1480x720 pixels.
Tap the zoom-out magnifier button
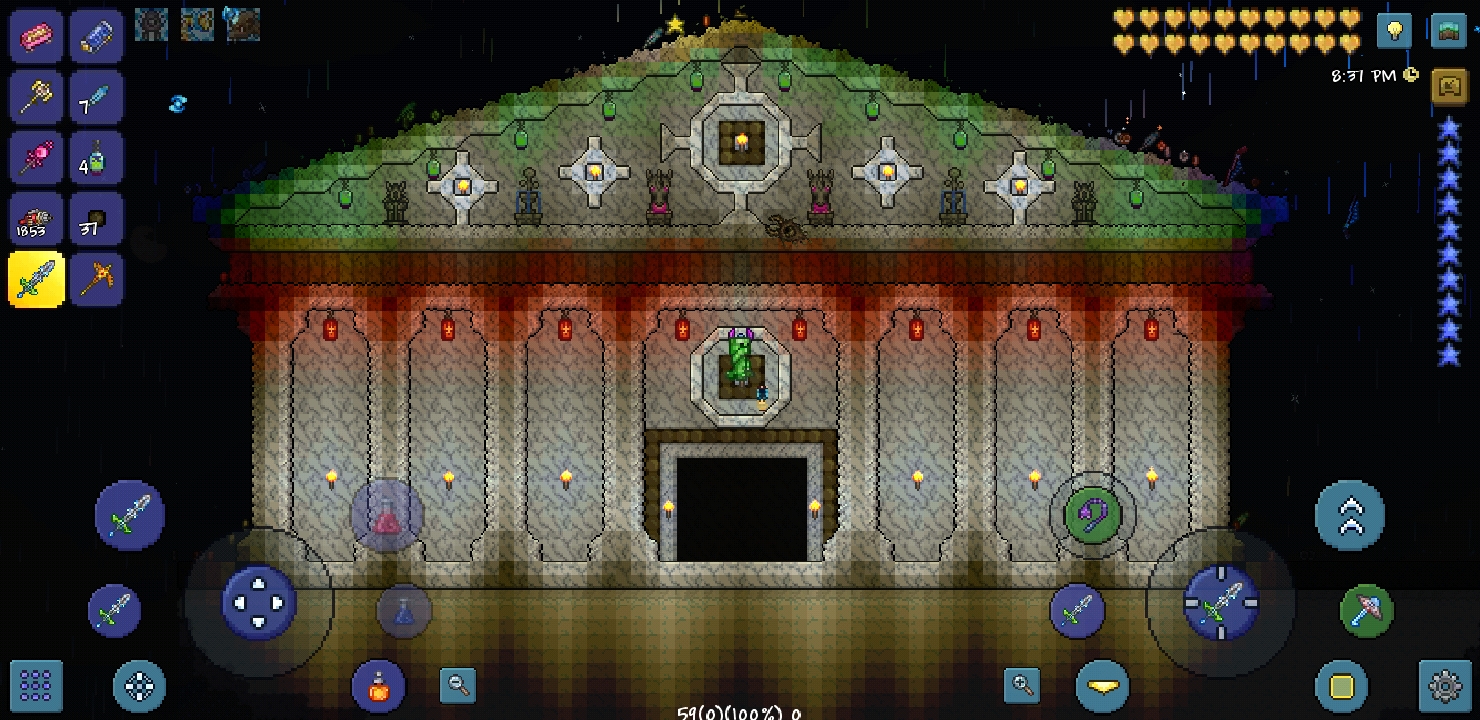tap(457, 687)
